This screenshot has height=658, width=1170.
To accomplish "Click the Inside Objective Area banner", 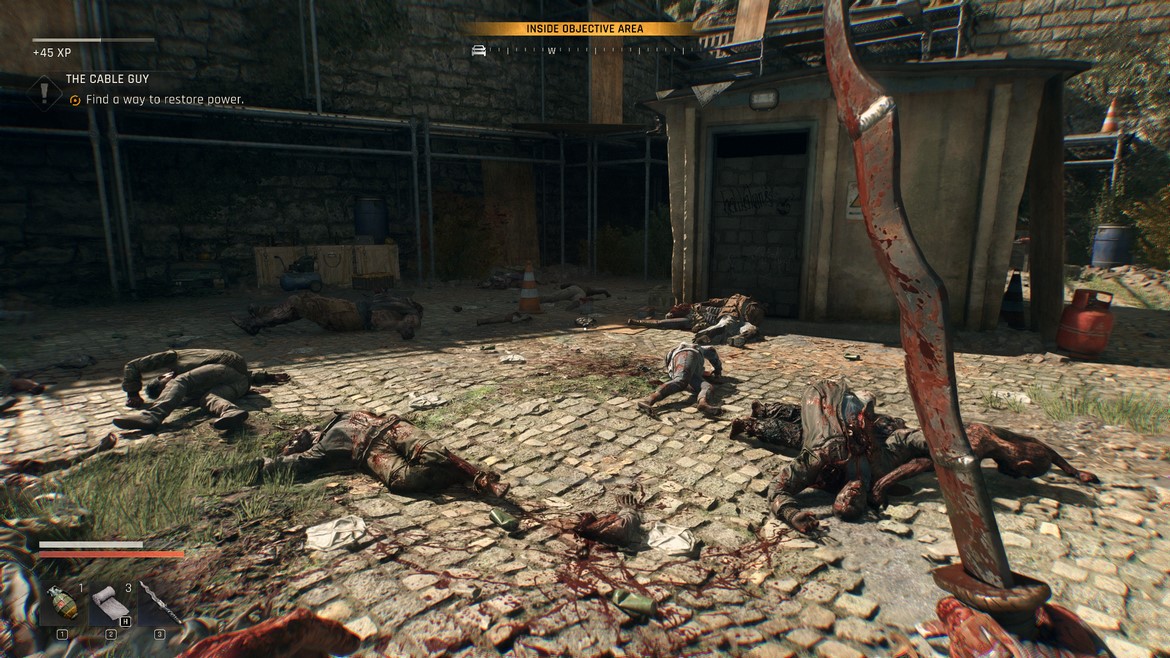I will coord(585,29).
